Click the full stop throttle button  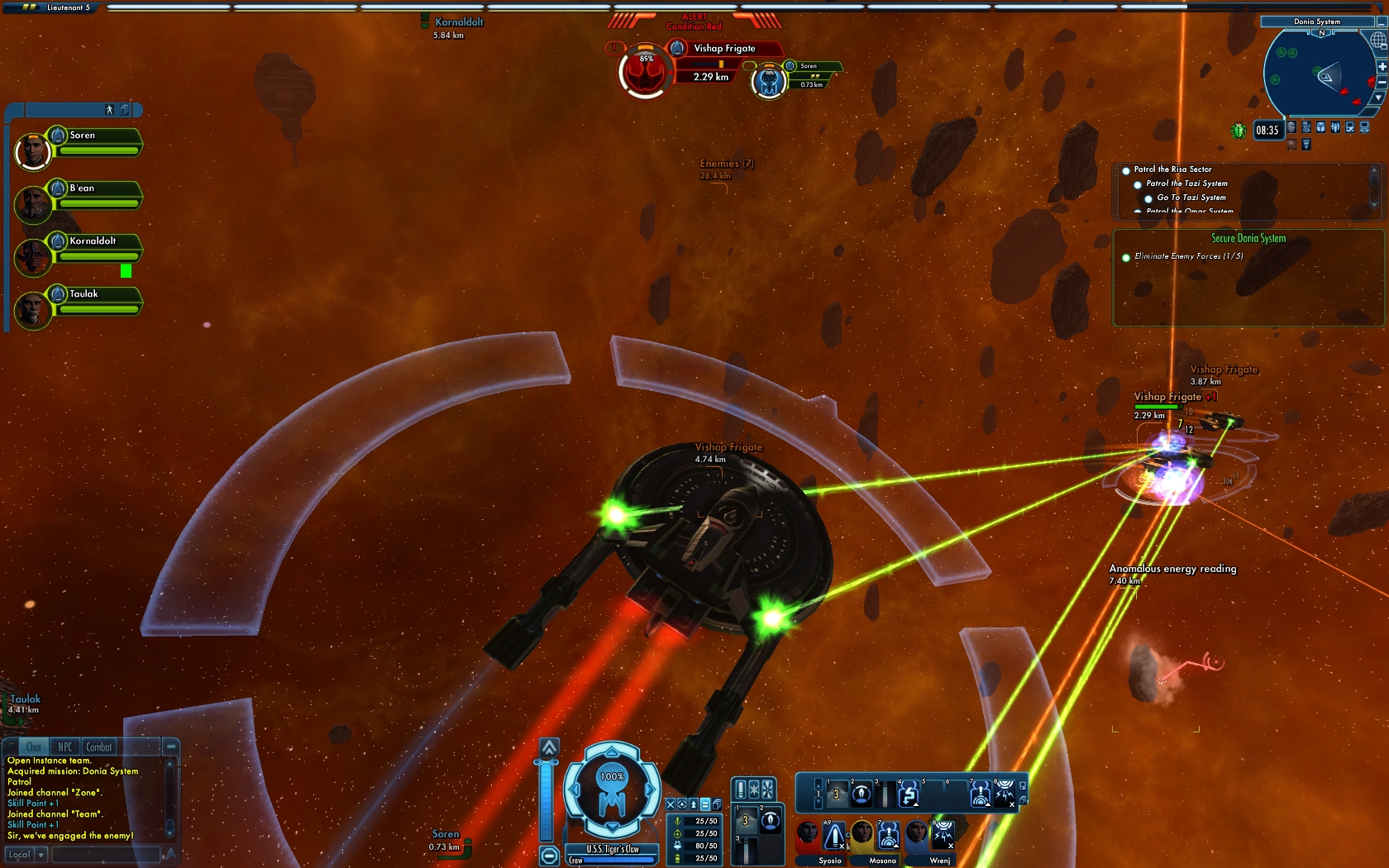coord(549,856)
